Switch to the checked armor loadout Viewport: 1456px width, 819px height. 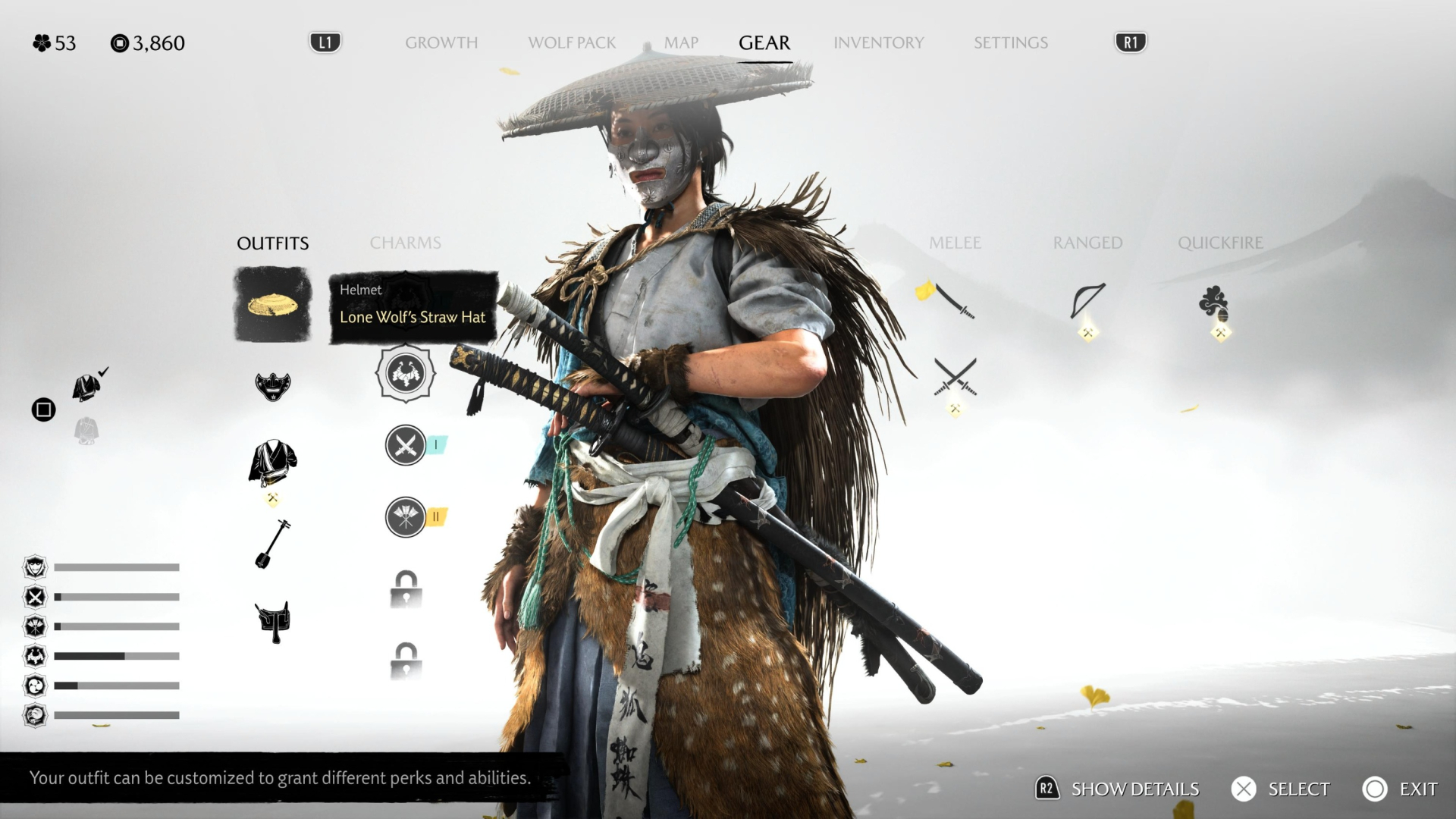coord(87,387)
